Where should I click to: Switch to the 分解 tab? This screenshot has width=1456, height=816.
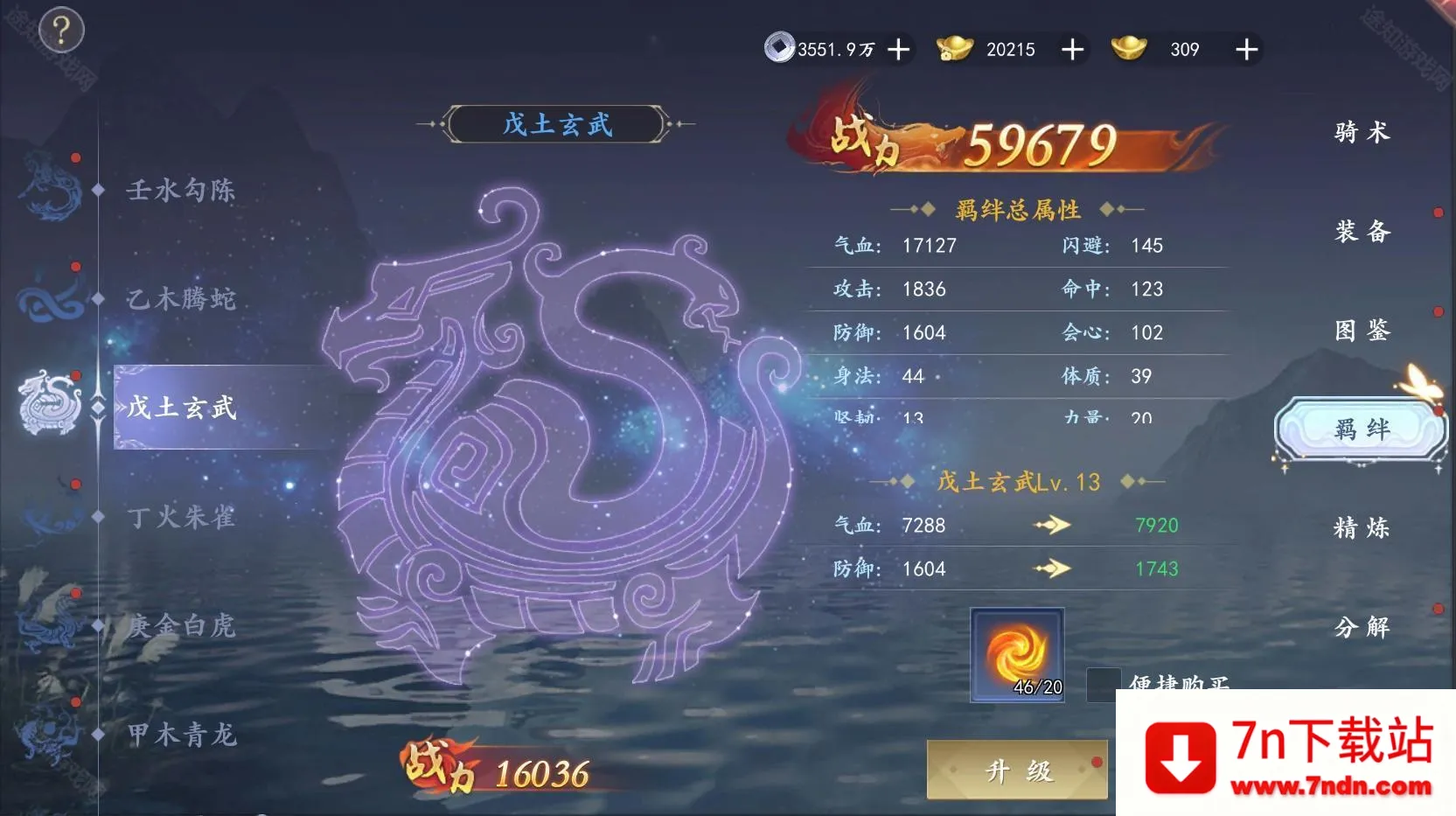pyautogui.click(x=1362, y=627)
